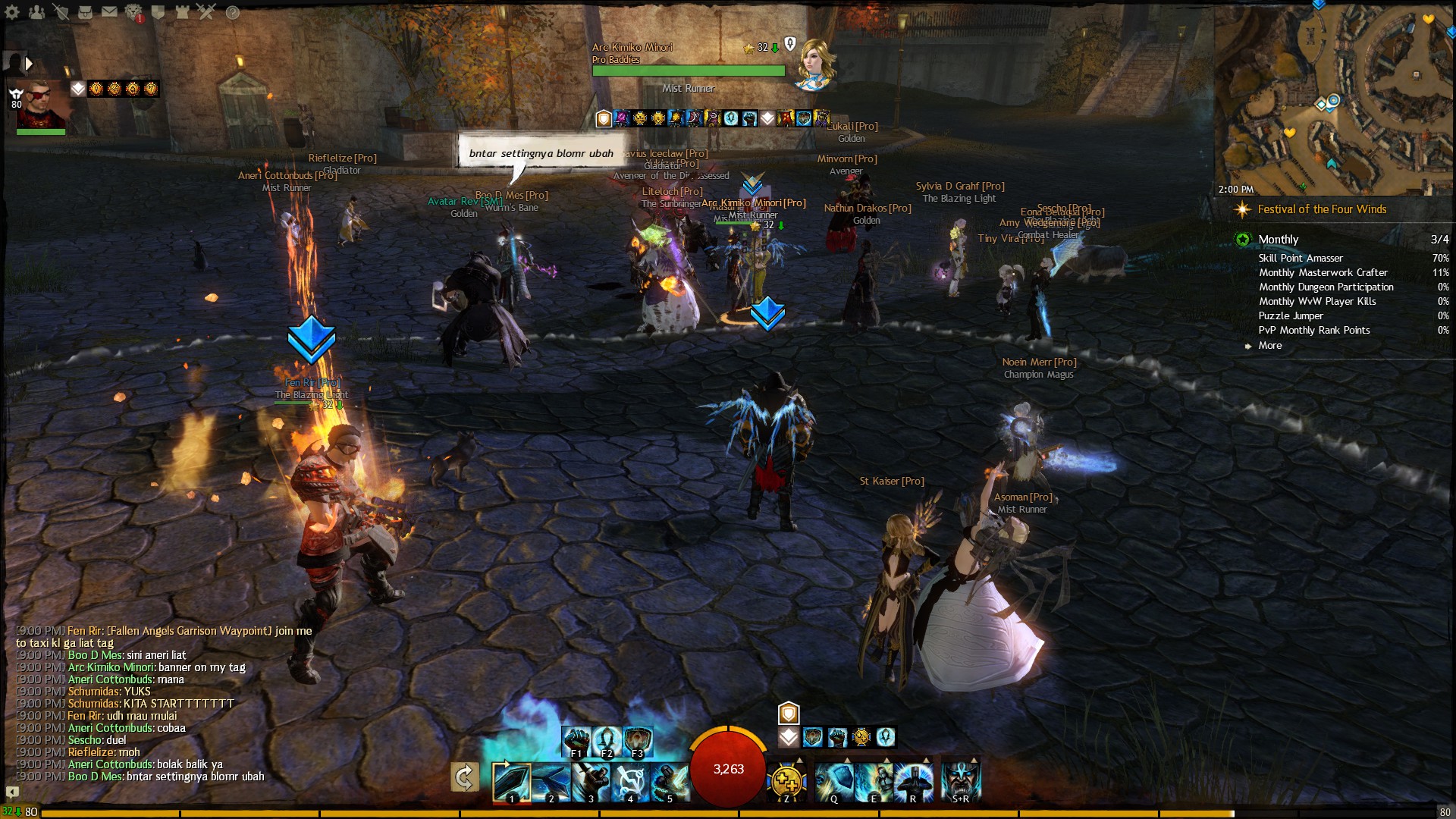Open the help question mark icon
This screenshot has width=1456, height=819.
pos(233,12)
